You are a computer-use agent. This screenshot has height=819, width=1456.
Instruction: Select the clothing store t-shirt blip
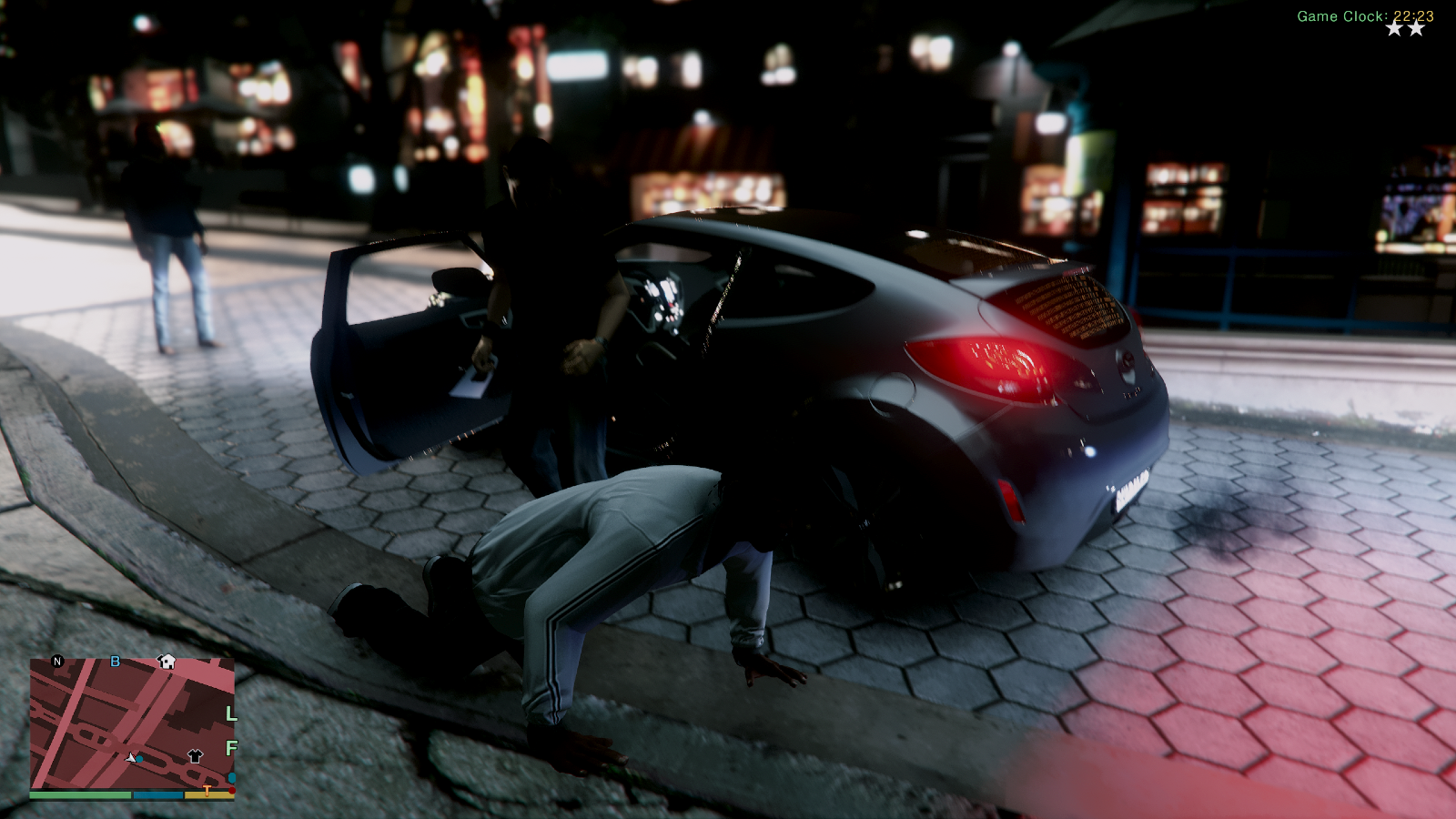(x=195, y=756)
